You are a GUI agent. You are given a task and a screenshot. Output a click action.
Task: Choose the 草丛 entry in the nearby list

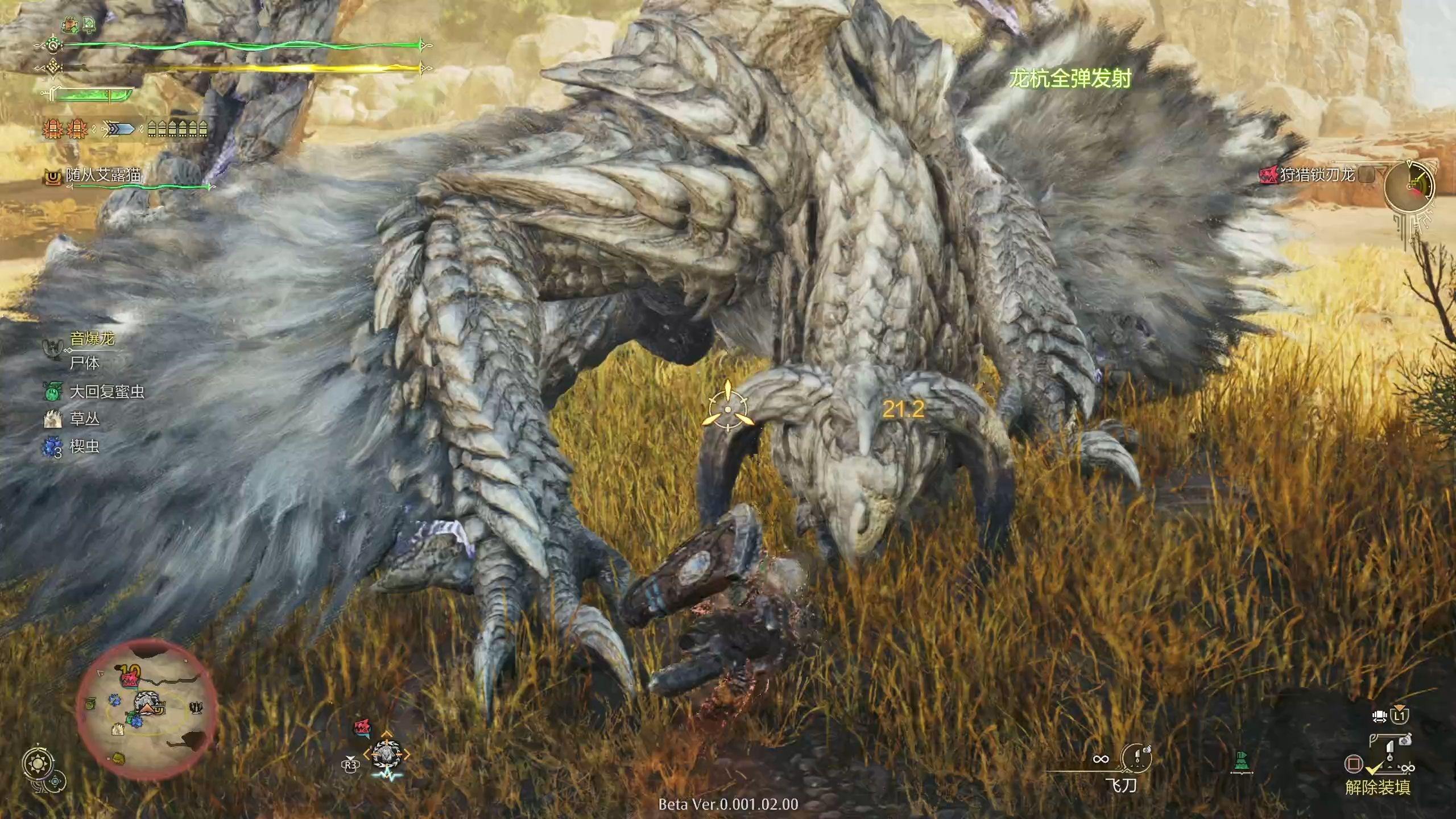[x=84, y=419]
